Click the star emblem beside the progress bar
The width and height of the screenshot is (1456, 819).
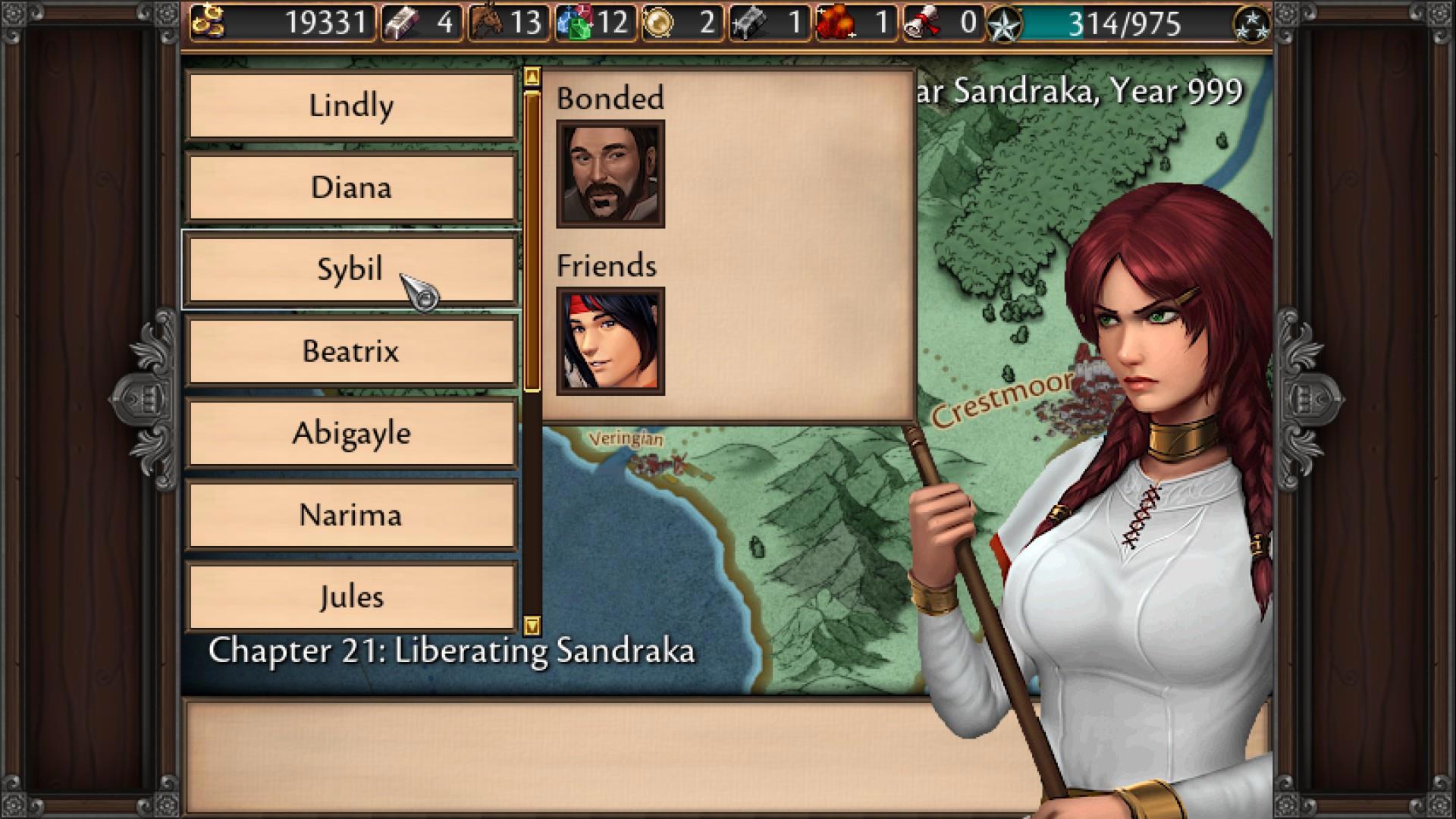1006,24
